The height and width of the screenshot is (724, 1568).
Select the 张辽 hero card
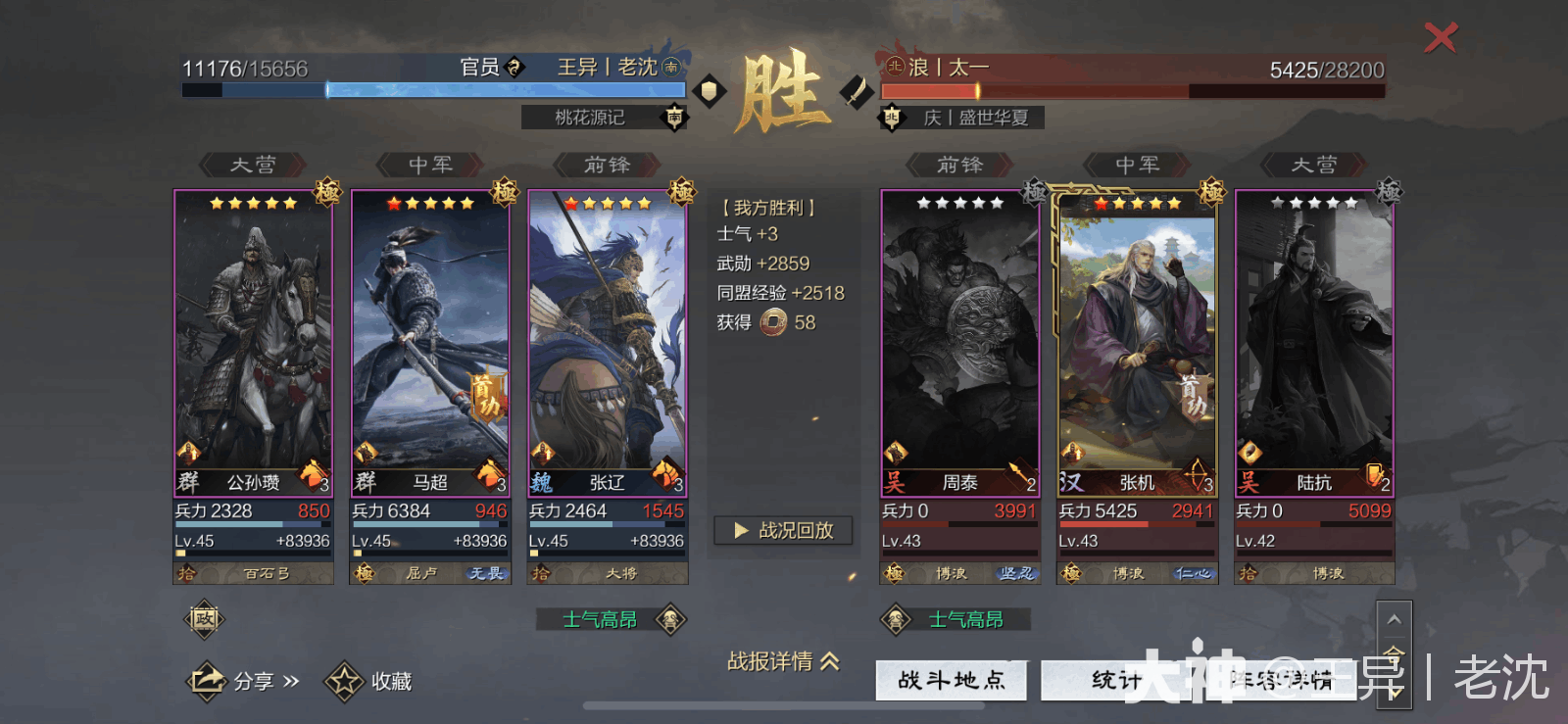coord(606,343)
